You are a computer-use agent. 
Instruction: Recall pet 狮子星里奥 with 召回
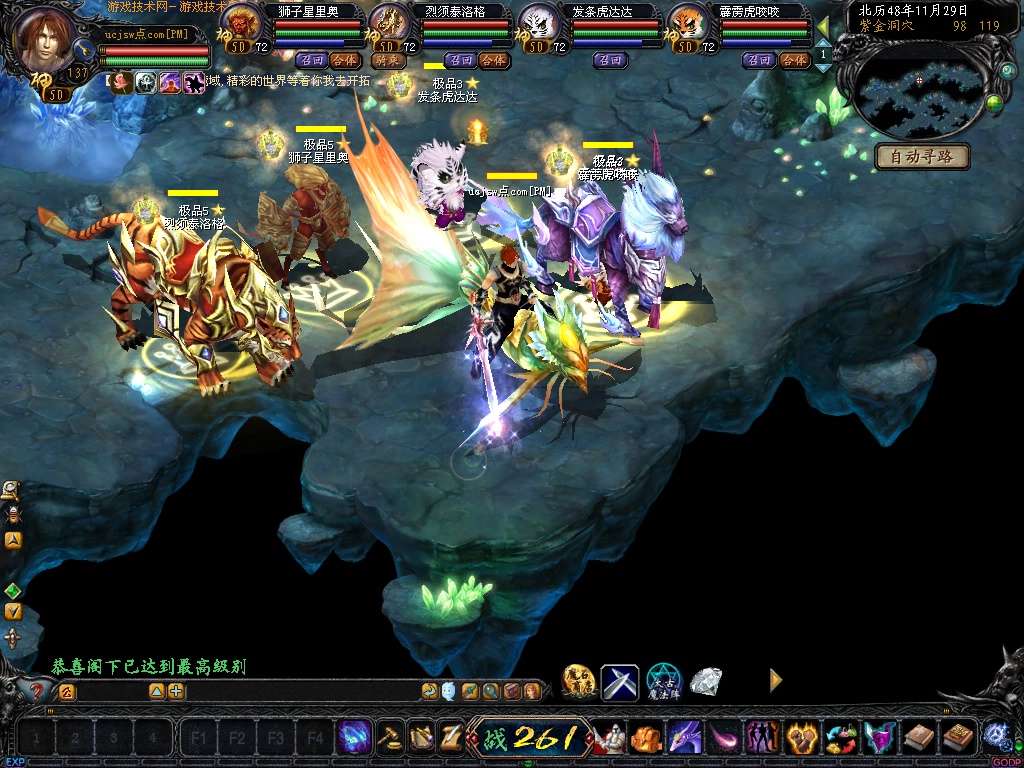312,60
